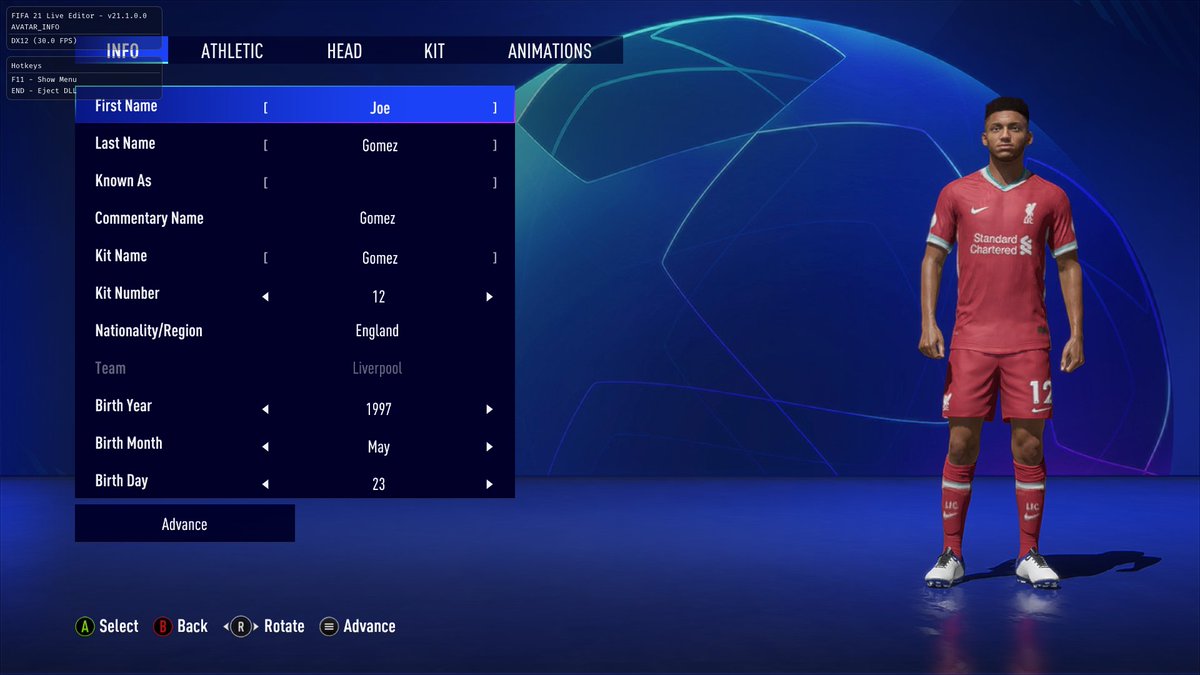Decrease Birth Year with the left arrow
The image size is (1200, 675).
[x=266, y=409]
